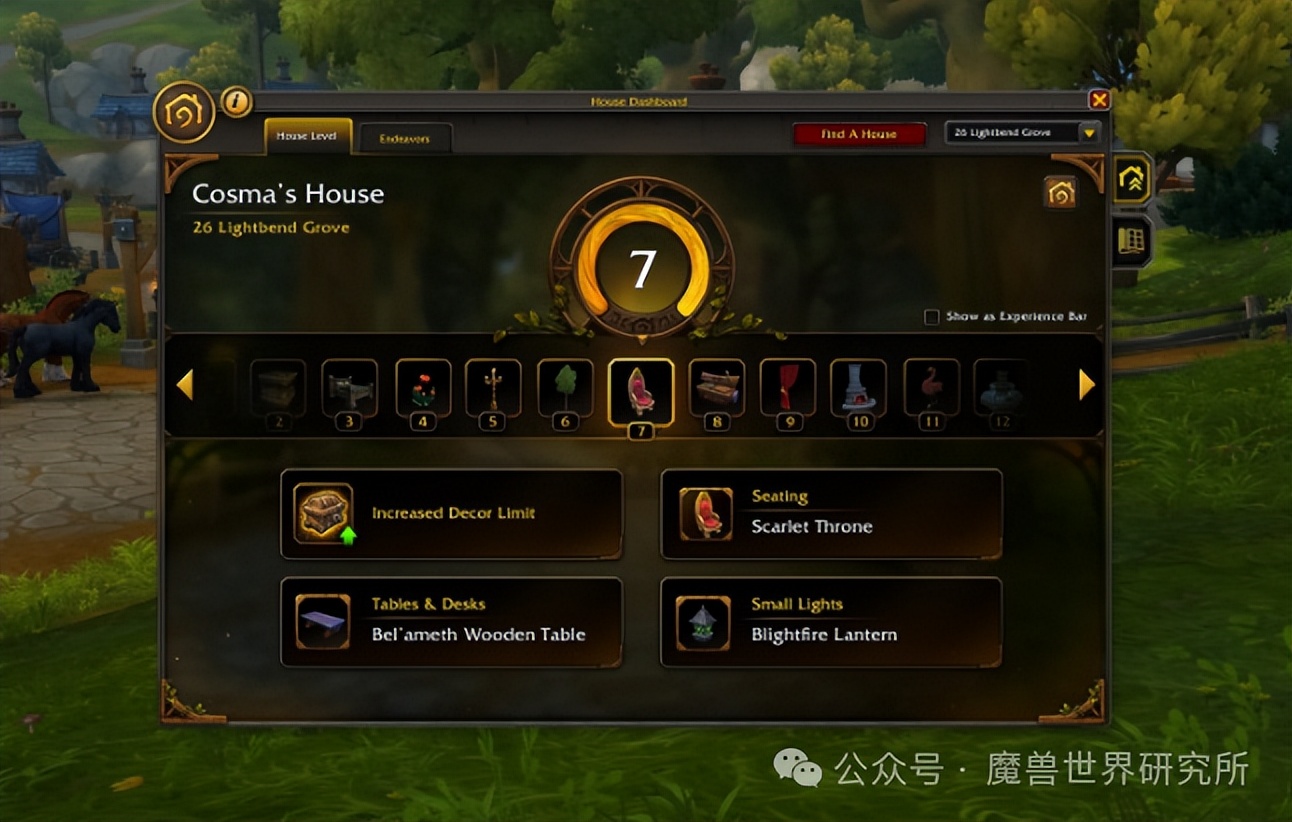Select the level 6 tree reward

[565, 388]
